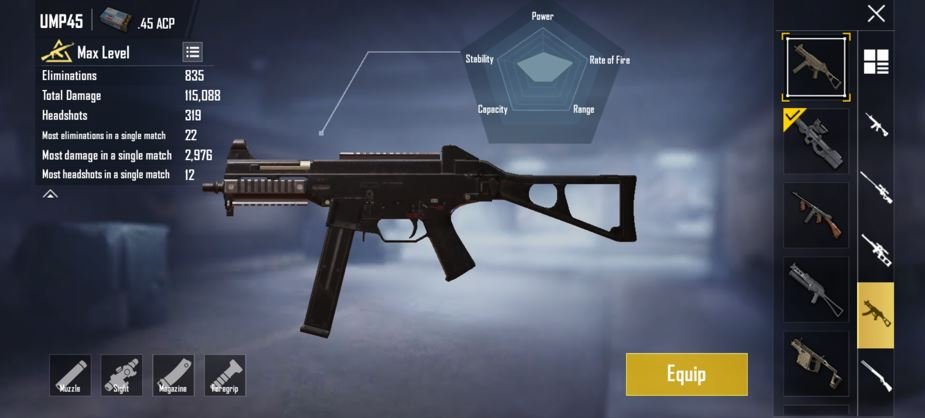Switch to the shotgun category tab
The width and height of the screenshot is (925, 418).
click(876, 377)
